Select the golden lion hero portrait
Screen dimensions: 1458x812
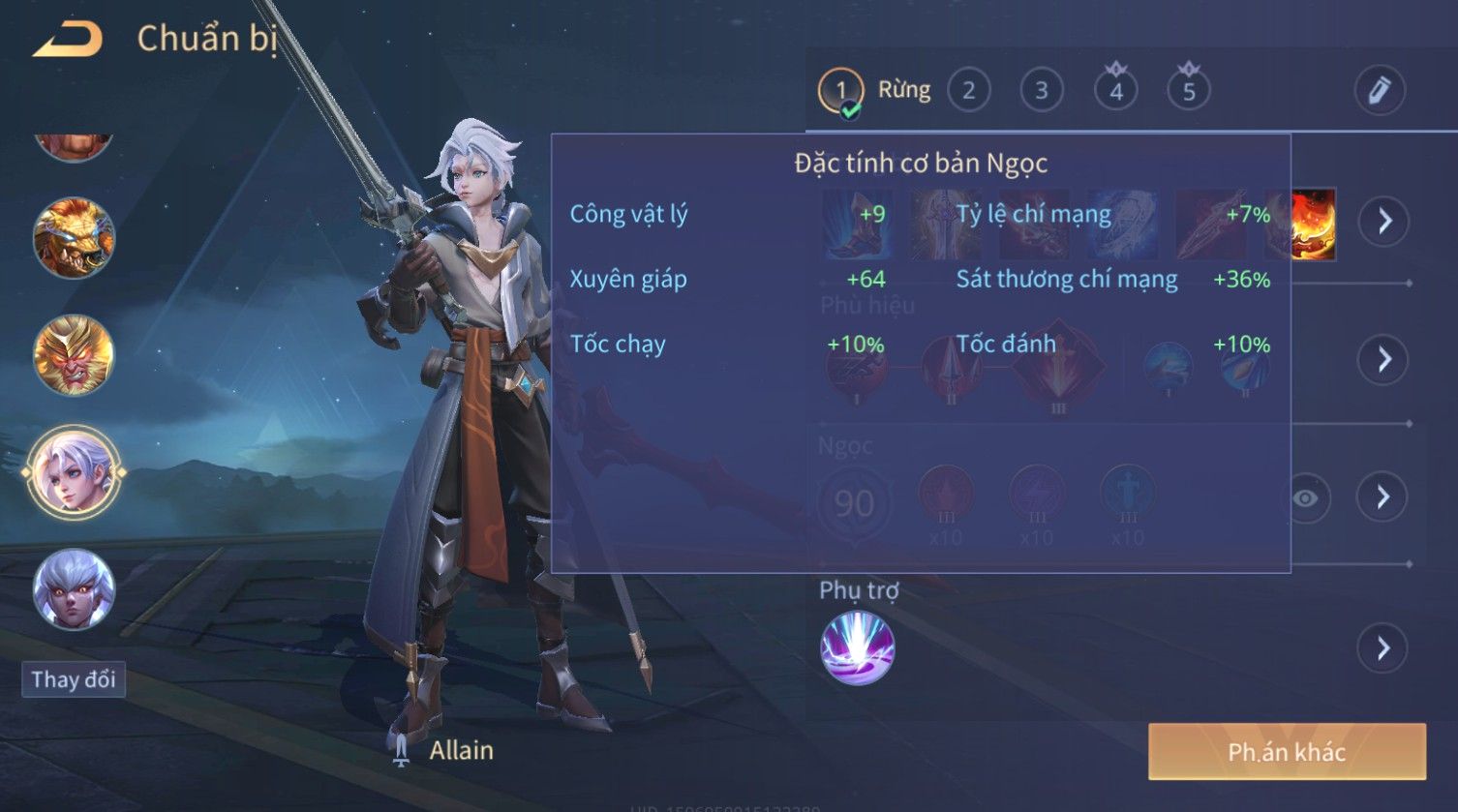pyautogui.click(x=74, y=238)
